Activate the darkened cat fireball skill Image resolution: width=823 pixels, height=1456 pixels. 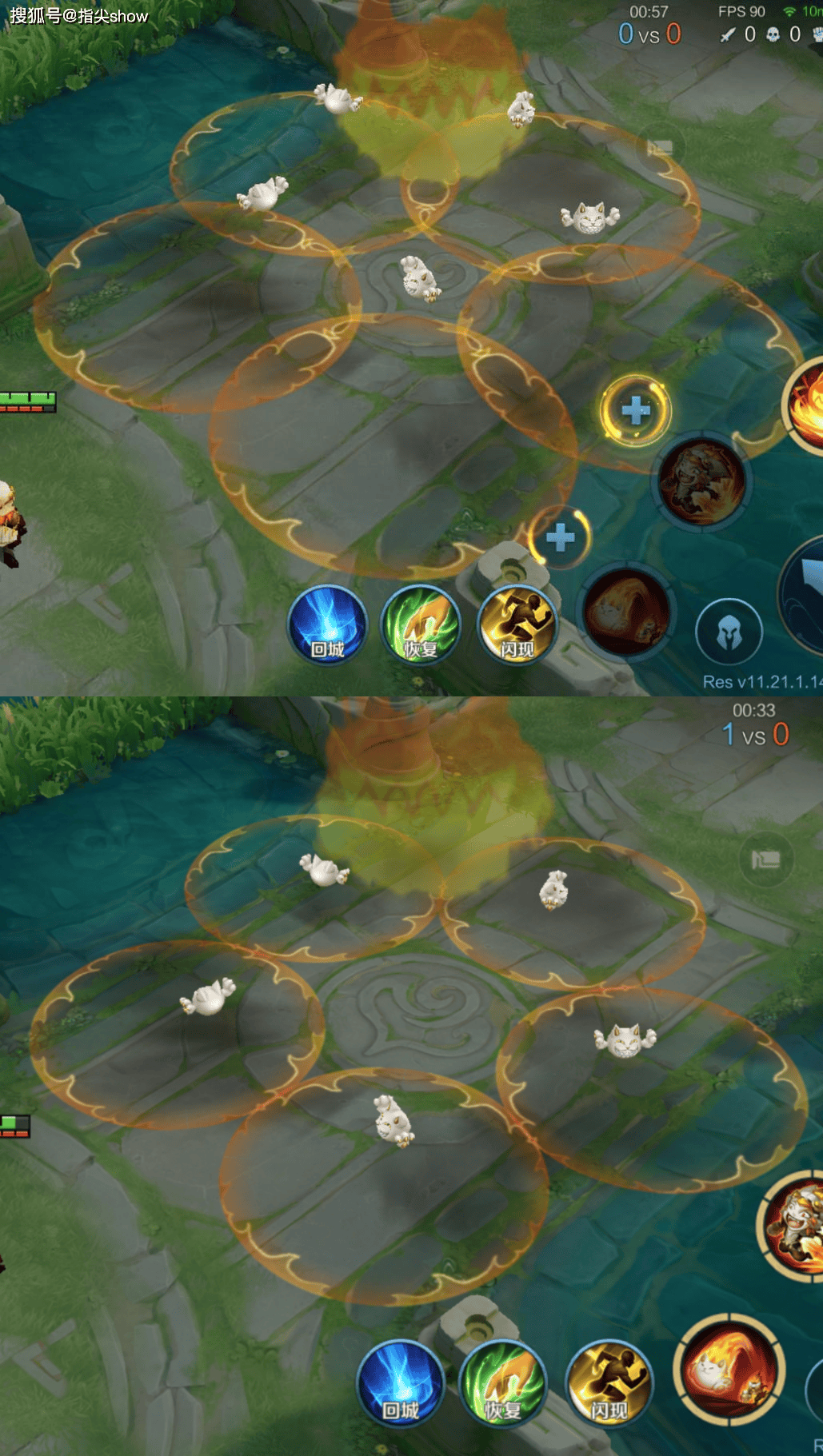(626, 611)
